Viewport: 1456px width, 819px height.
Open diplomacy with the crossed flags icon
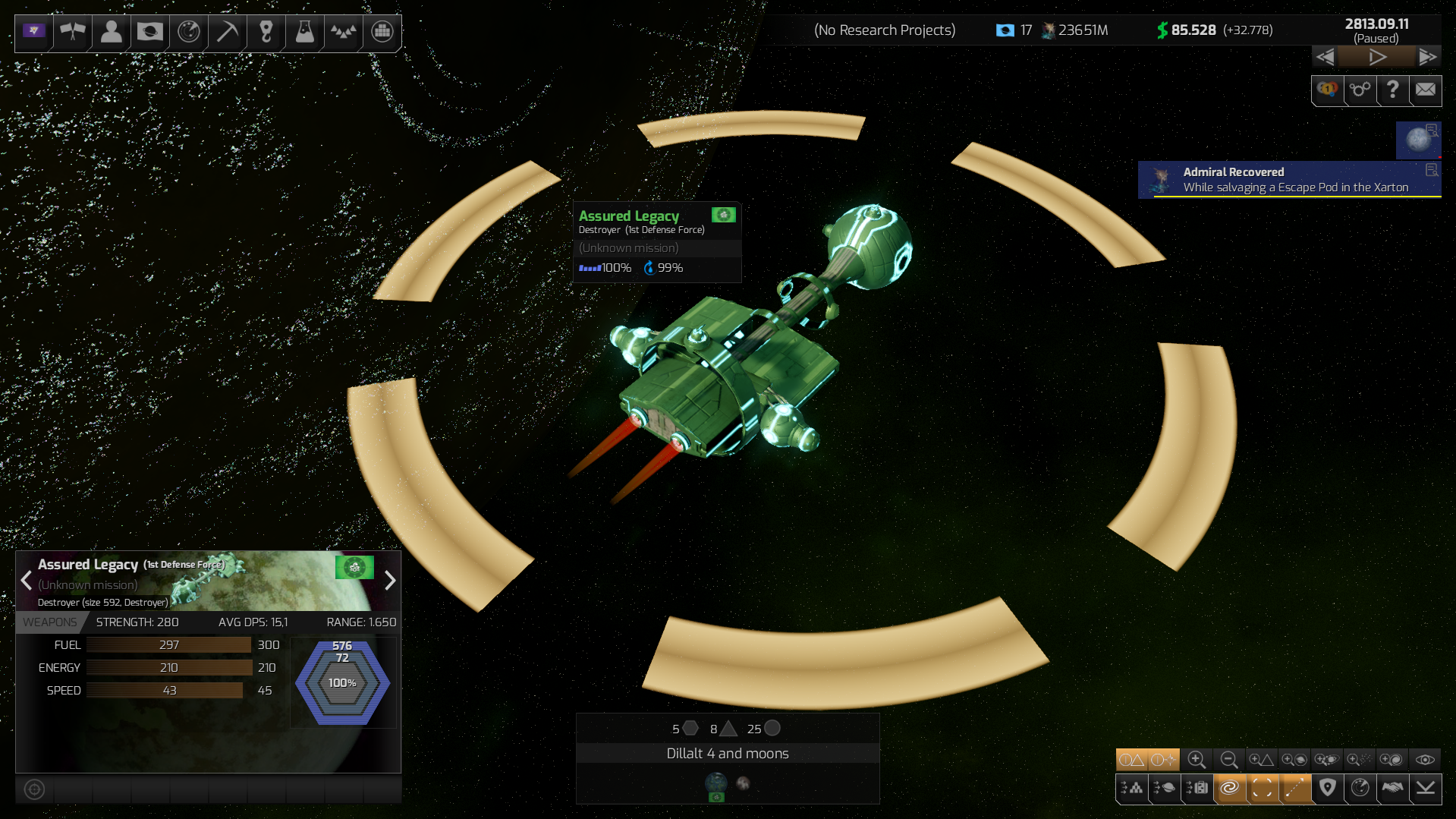click(x=72, y=33)
